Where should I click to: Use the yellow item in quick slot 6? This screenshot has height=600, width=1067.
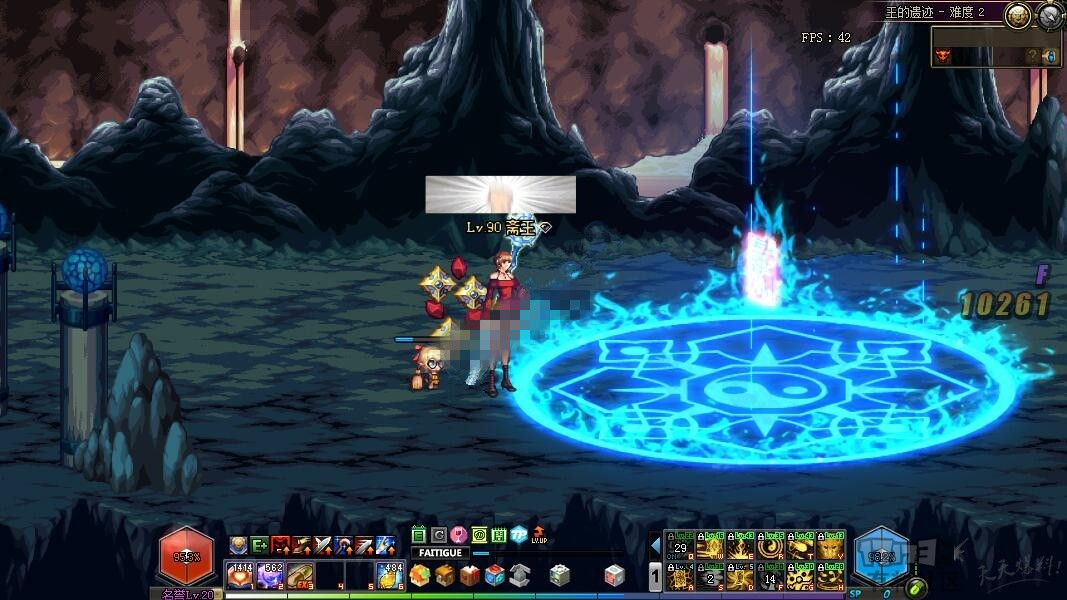389,575
